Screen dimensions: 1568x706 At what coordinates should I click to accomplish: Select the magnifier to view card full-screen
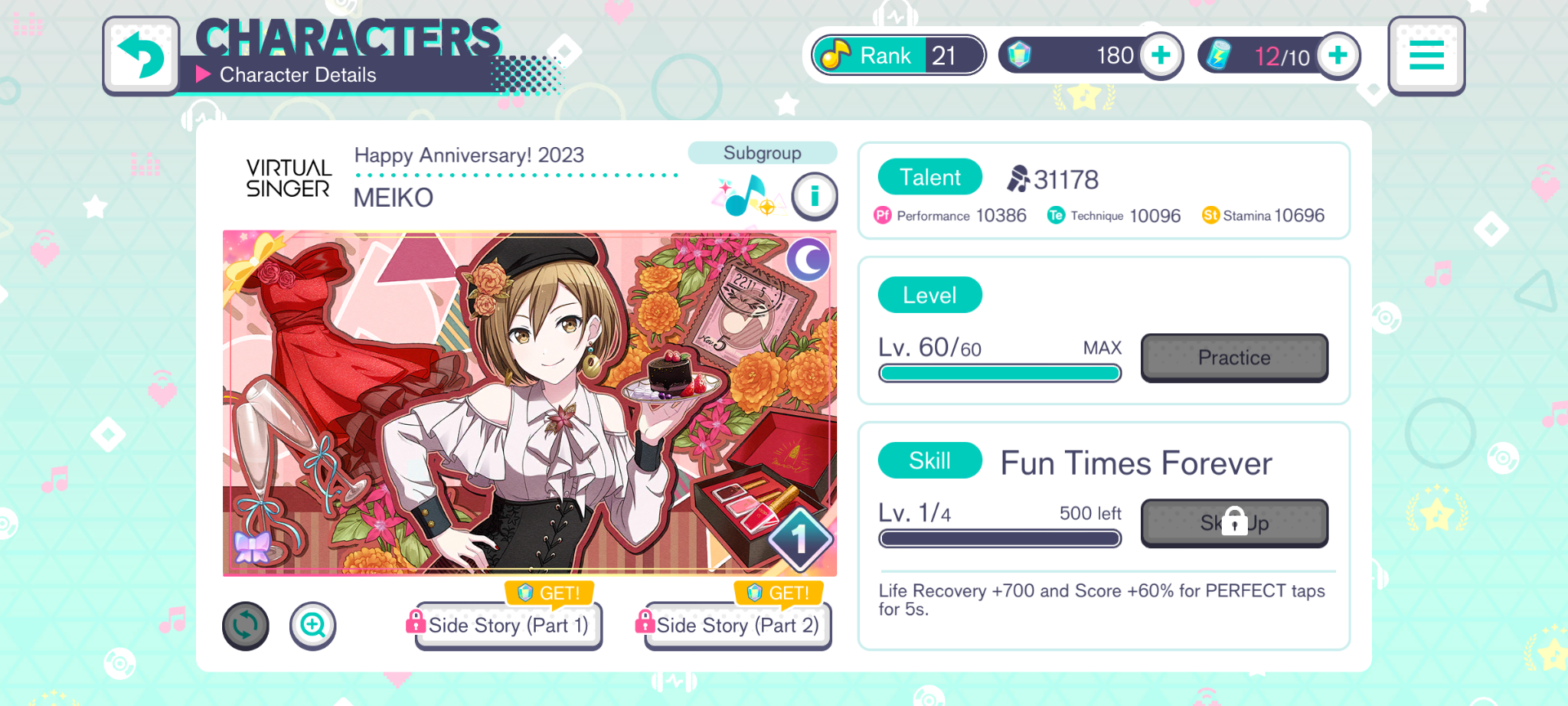pyautogui.click(x=313, y=625)
